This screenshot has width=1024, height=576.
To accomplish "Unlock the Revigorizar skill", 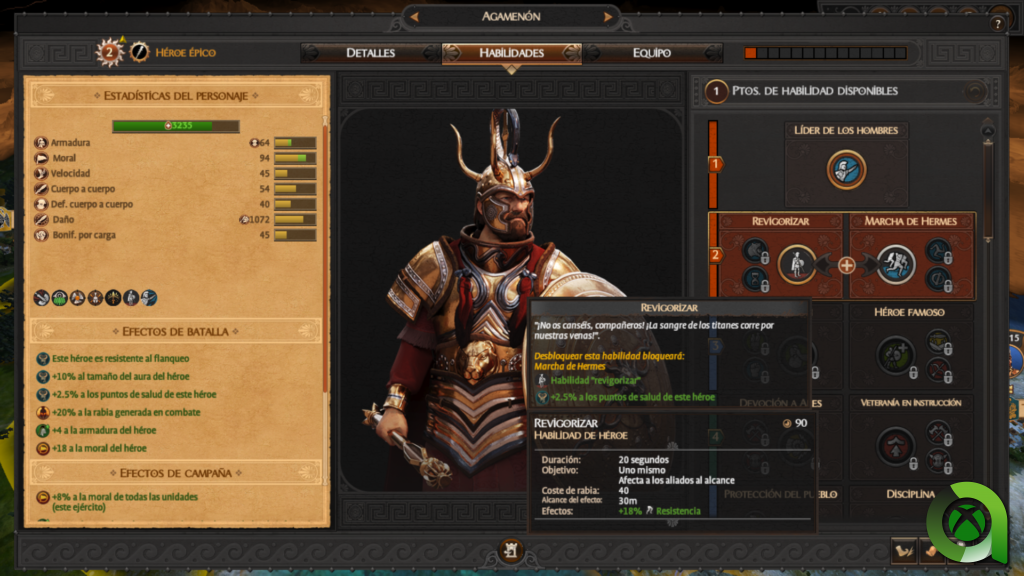I will click(x=796, y=264).
